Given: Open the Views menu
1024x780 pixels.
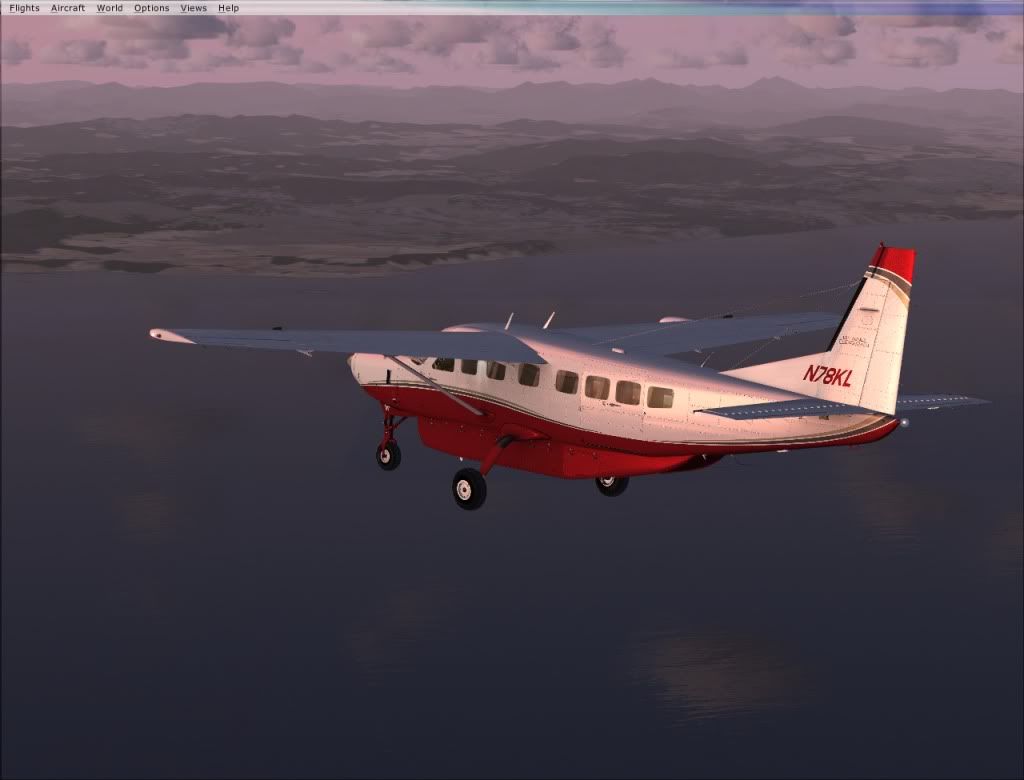Looking at the screenshot, I should [194, 8].
